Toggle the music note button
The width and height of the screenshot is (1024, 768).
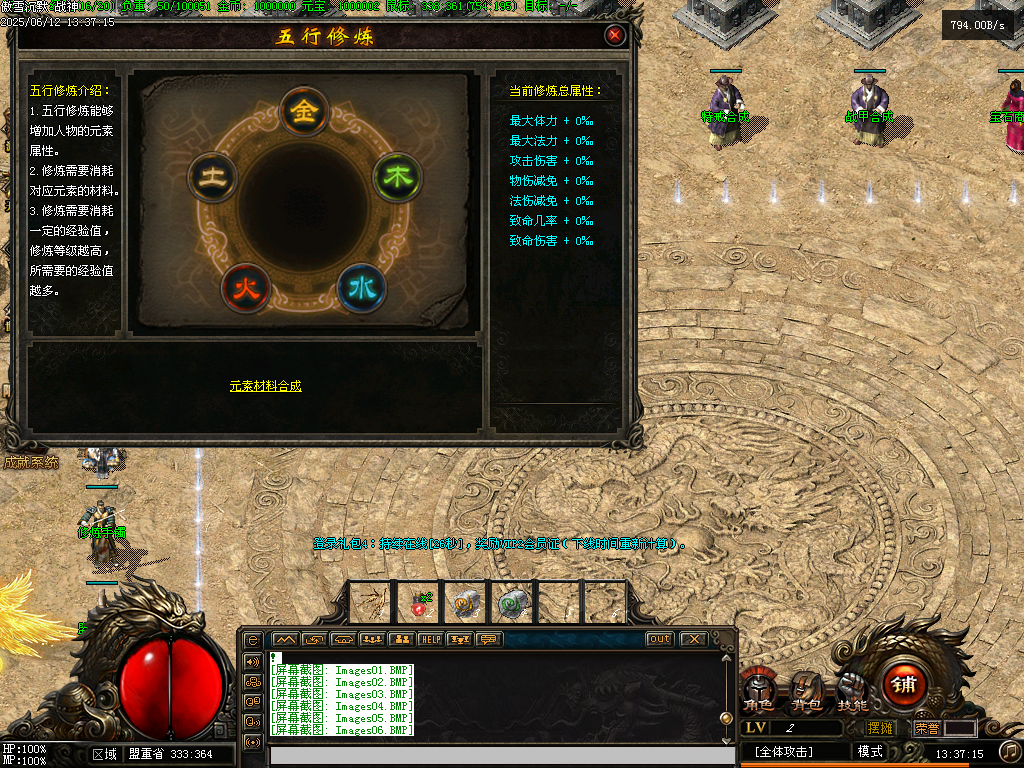1010,750
